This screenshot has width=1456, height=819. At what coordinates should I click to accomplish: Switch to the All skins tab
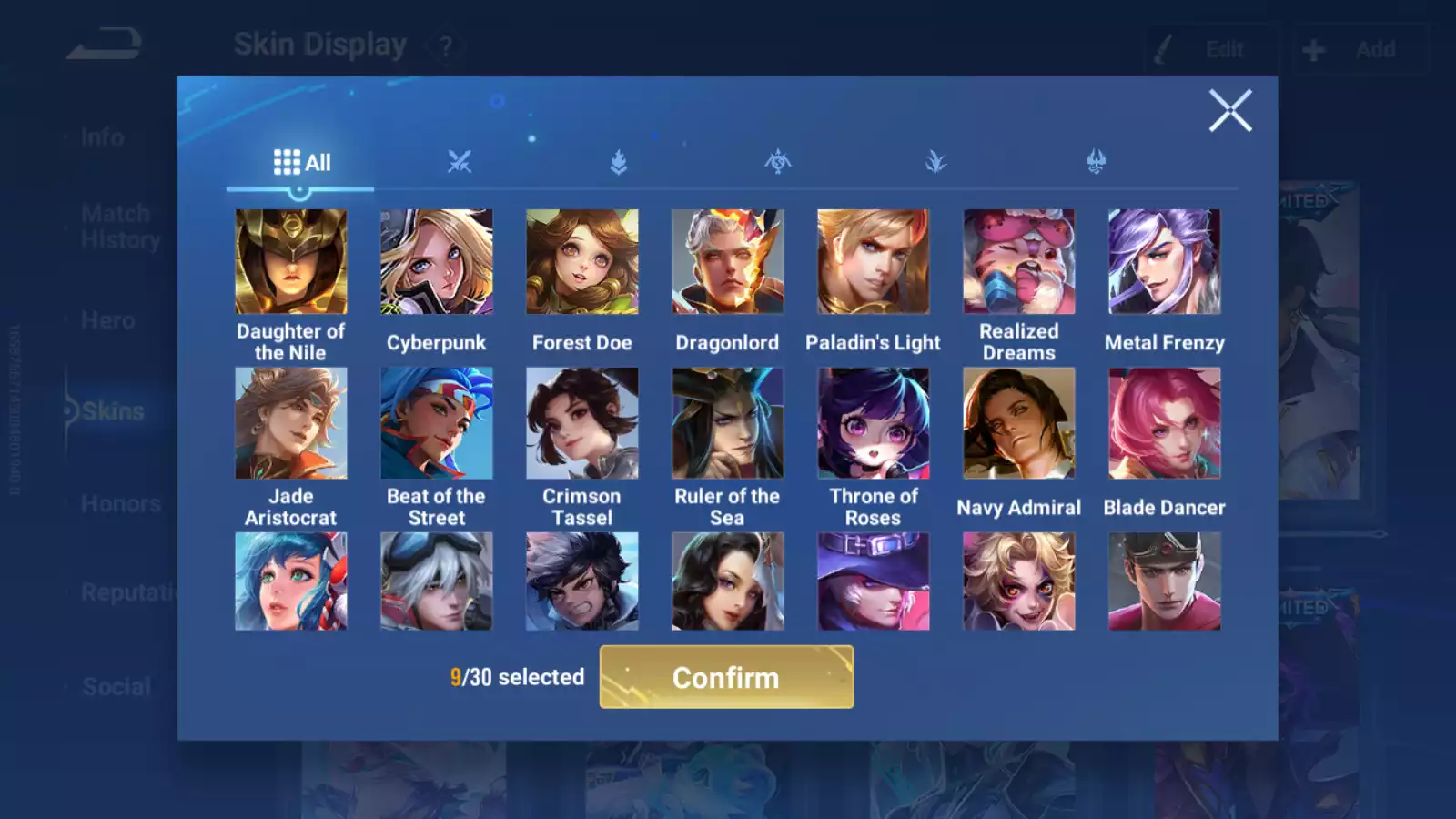click(301, 163)
